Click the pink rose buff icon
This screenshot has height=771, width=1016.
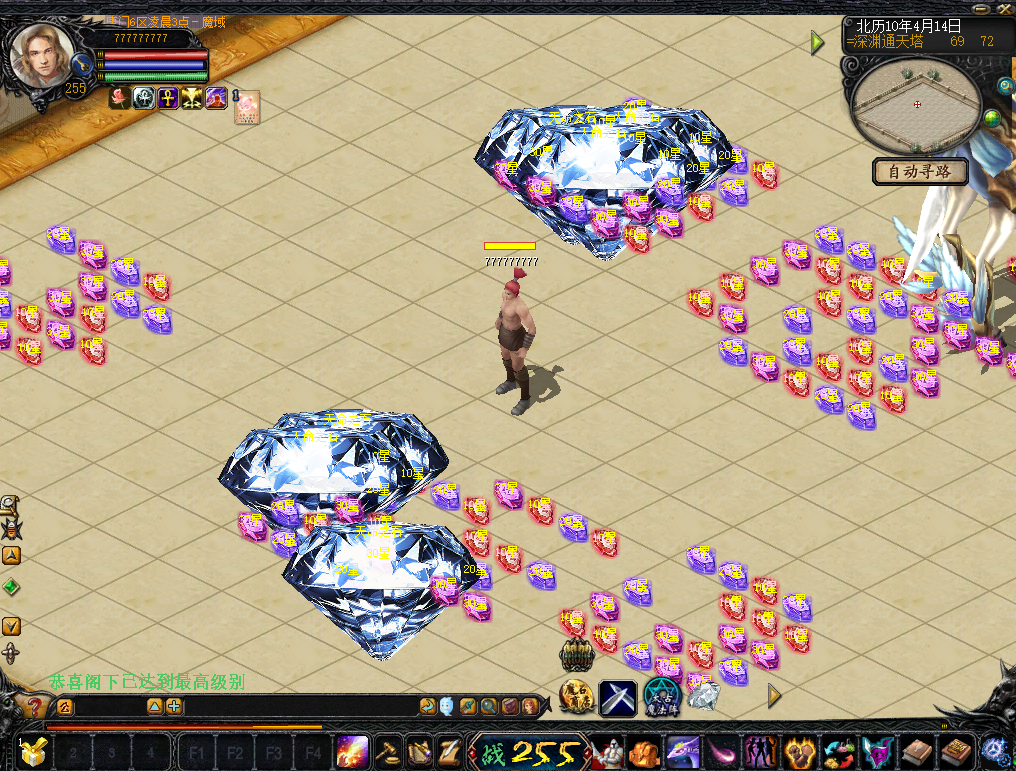(x=119, y=98)
